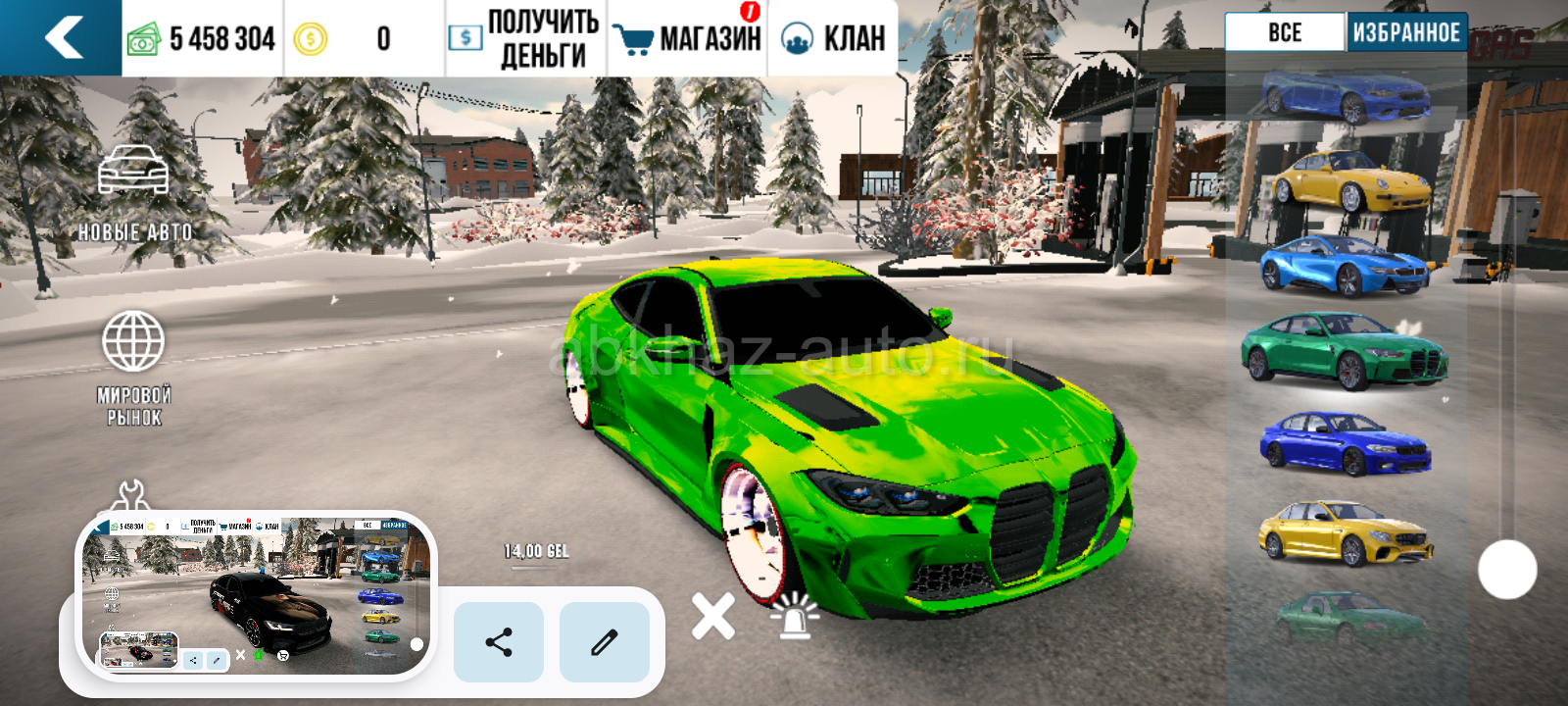1568x706 pixels.
Task: Share the captured screenshot
Action: [499, 642]
